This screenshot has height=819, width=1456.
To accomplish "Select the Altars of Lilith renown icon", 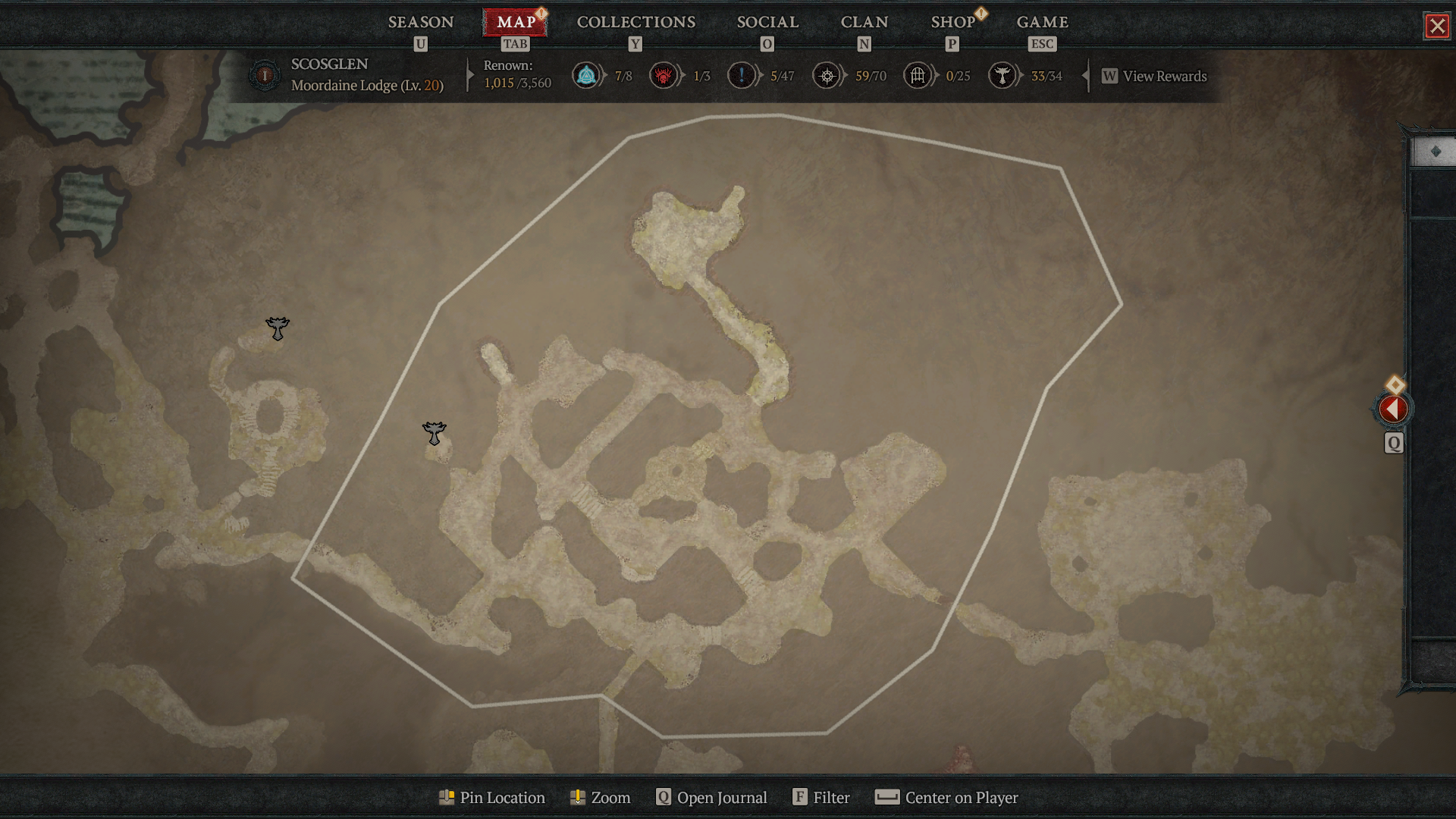I will point(665,76).
